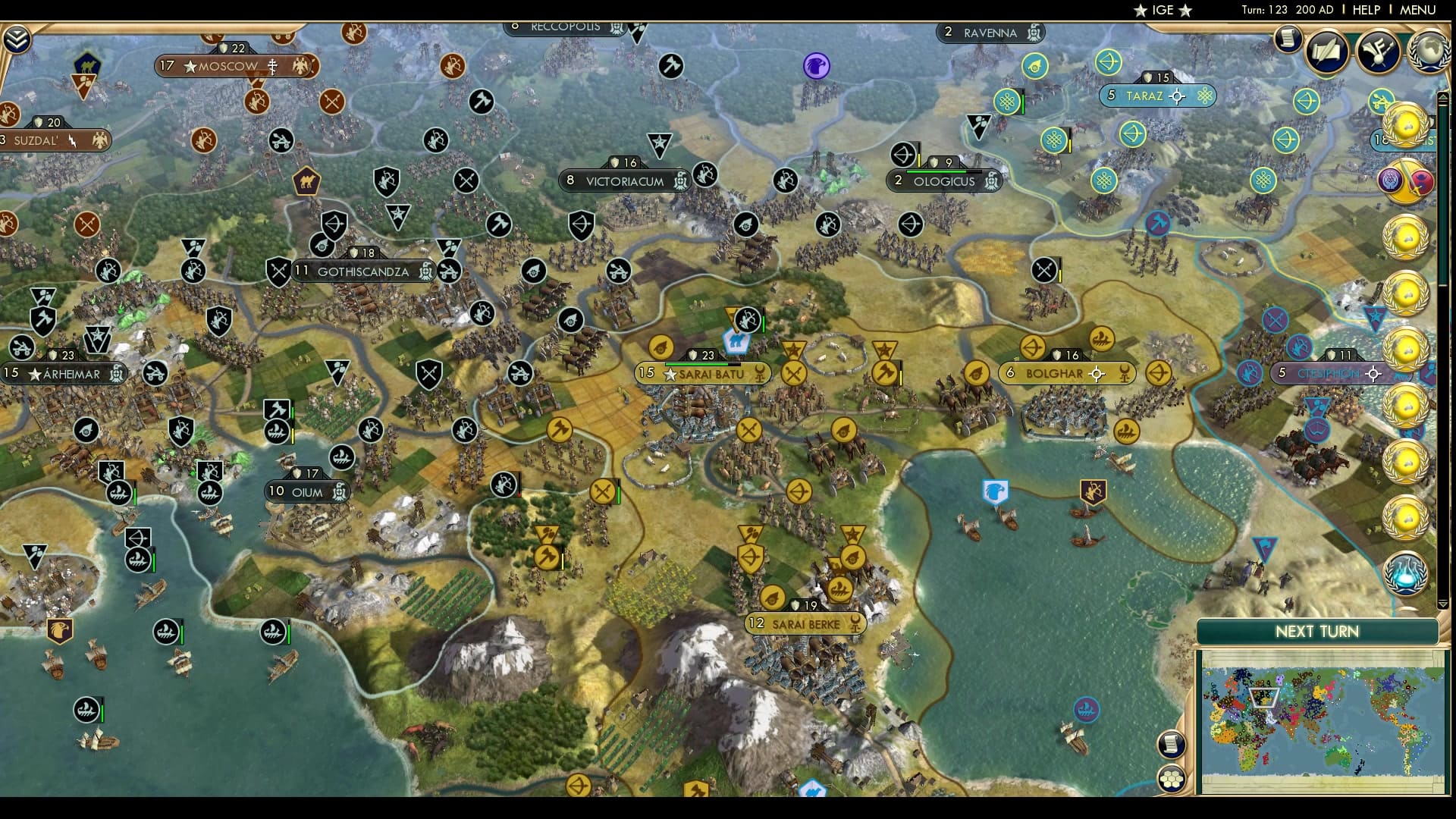Click the up arrow on the notification scrollbar
The height and width of the screenshot is (819, 1456).
pyautogui.click(x=1443, y=98)
